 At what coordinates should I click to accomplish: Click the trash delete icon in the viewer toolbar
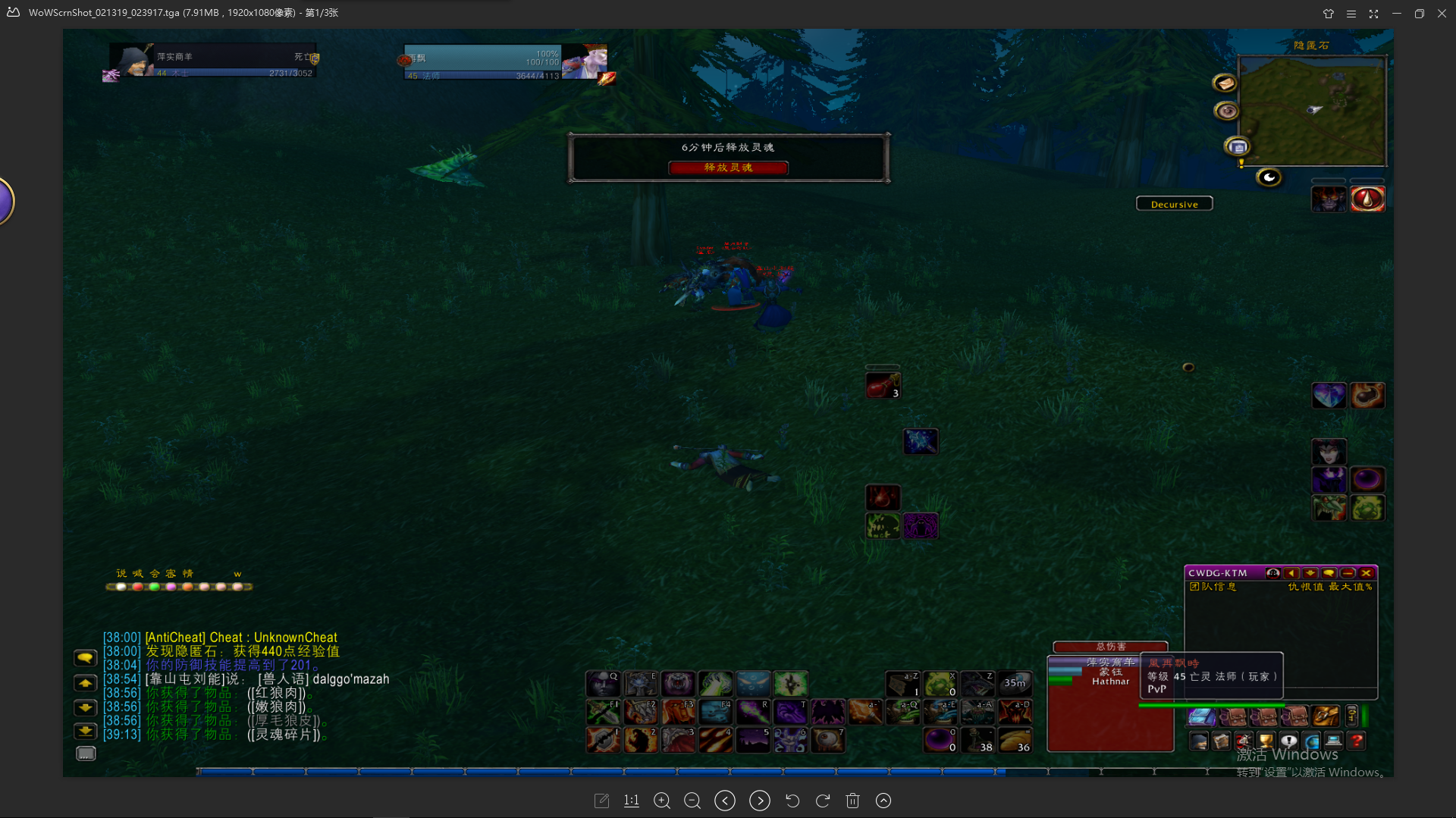tap(853, 800)
